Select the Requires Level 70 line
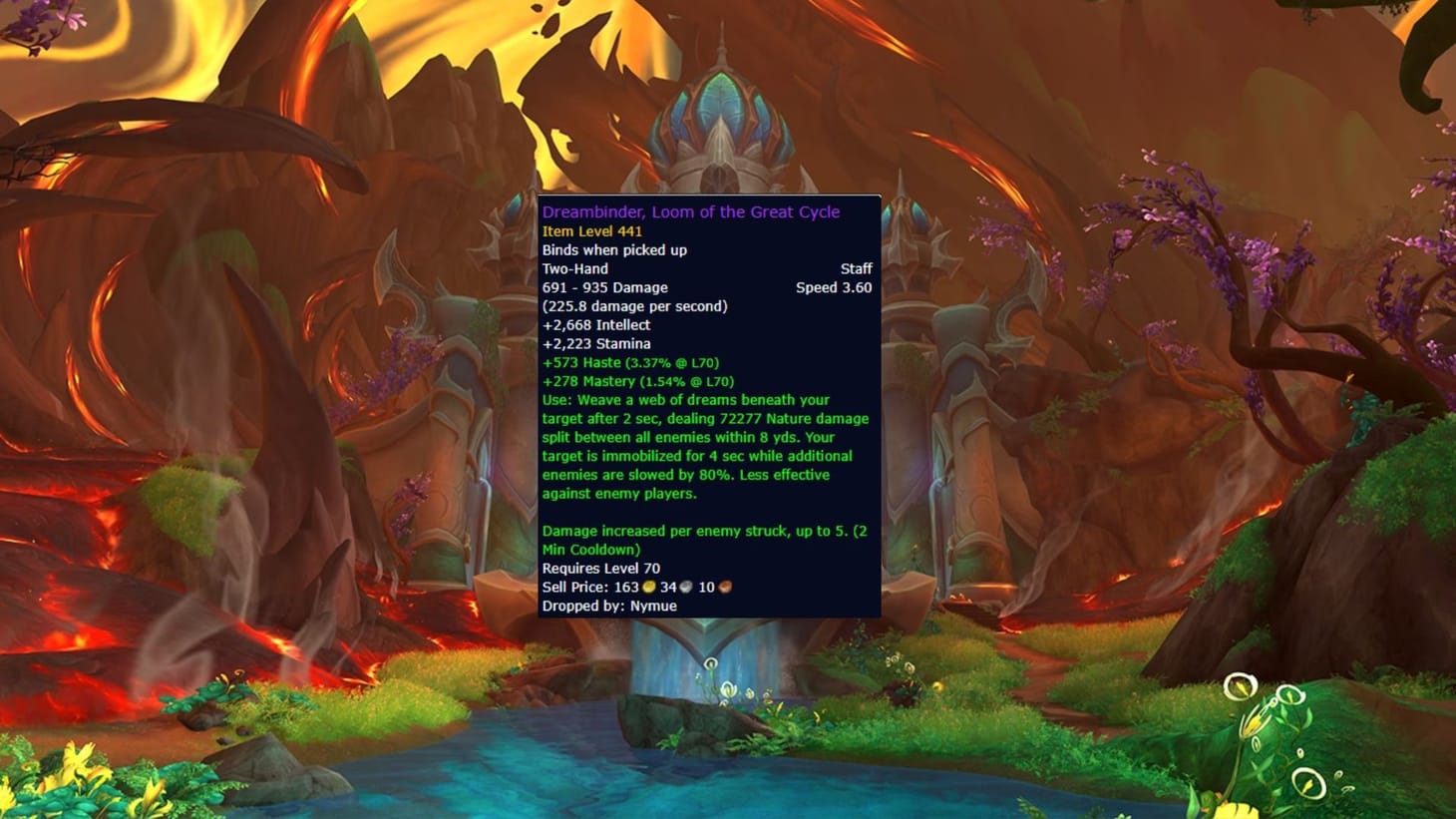This screenshot has width=1456, height=819. click(600, 568)
